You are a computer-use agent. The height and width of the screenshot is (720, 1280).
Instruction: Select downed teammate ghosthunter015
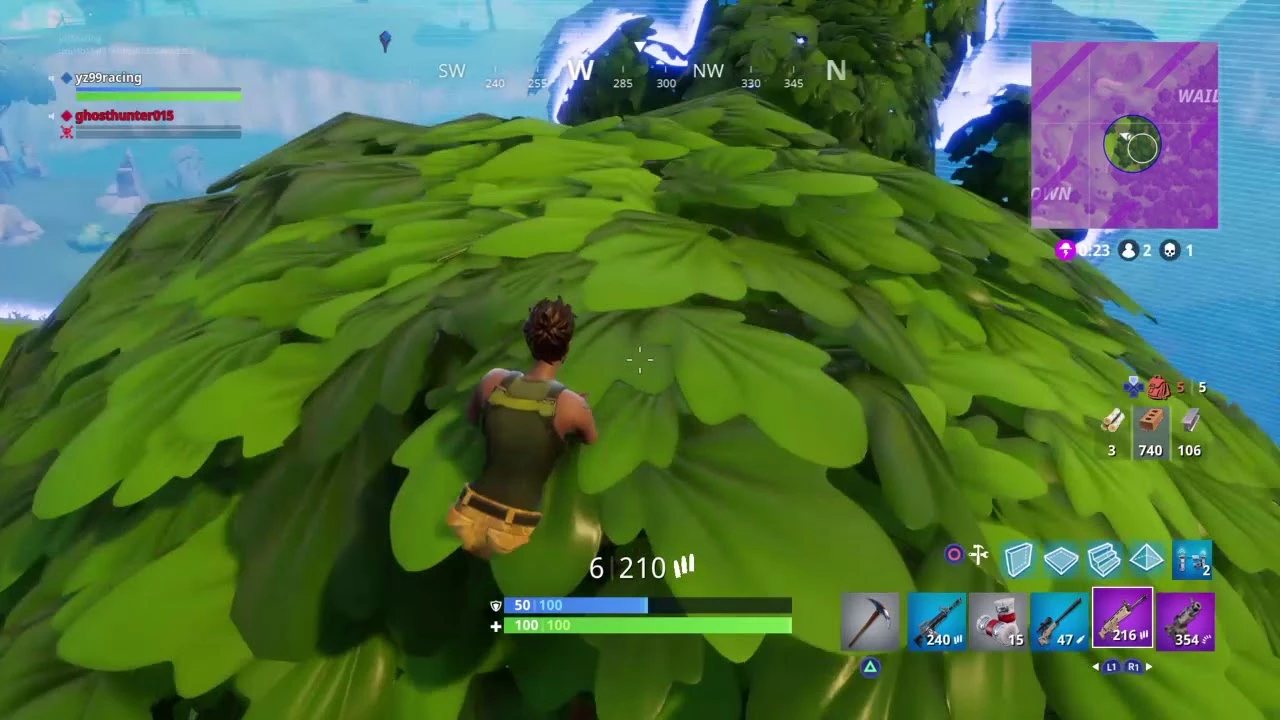tap(124, 116)
